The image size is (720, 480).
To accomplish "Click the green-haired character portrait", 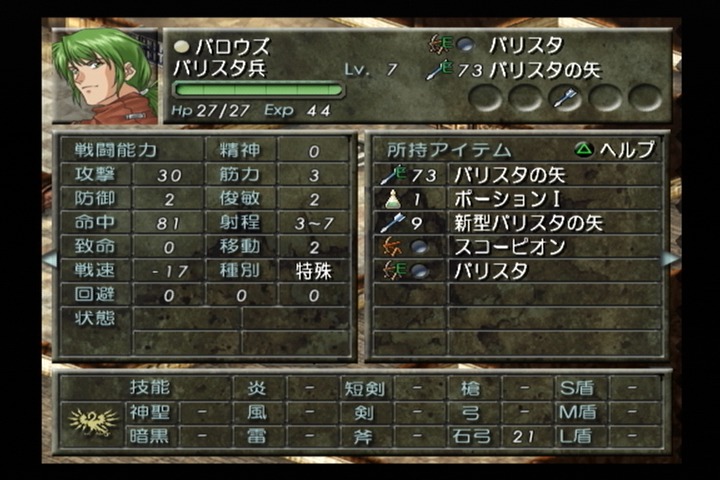I will pos(105,76).
